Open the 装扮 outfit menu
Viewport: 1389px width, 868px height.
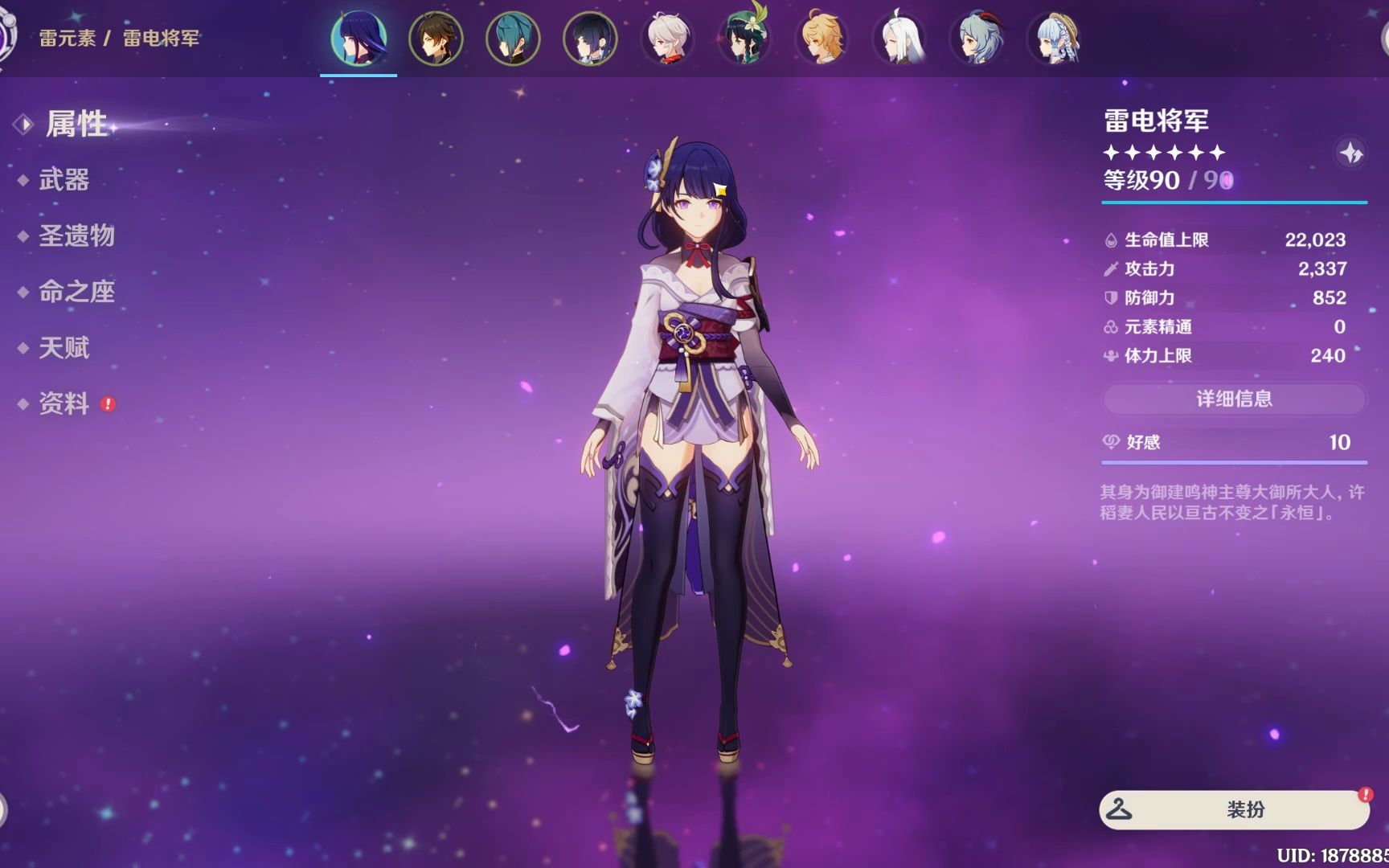1234,809
